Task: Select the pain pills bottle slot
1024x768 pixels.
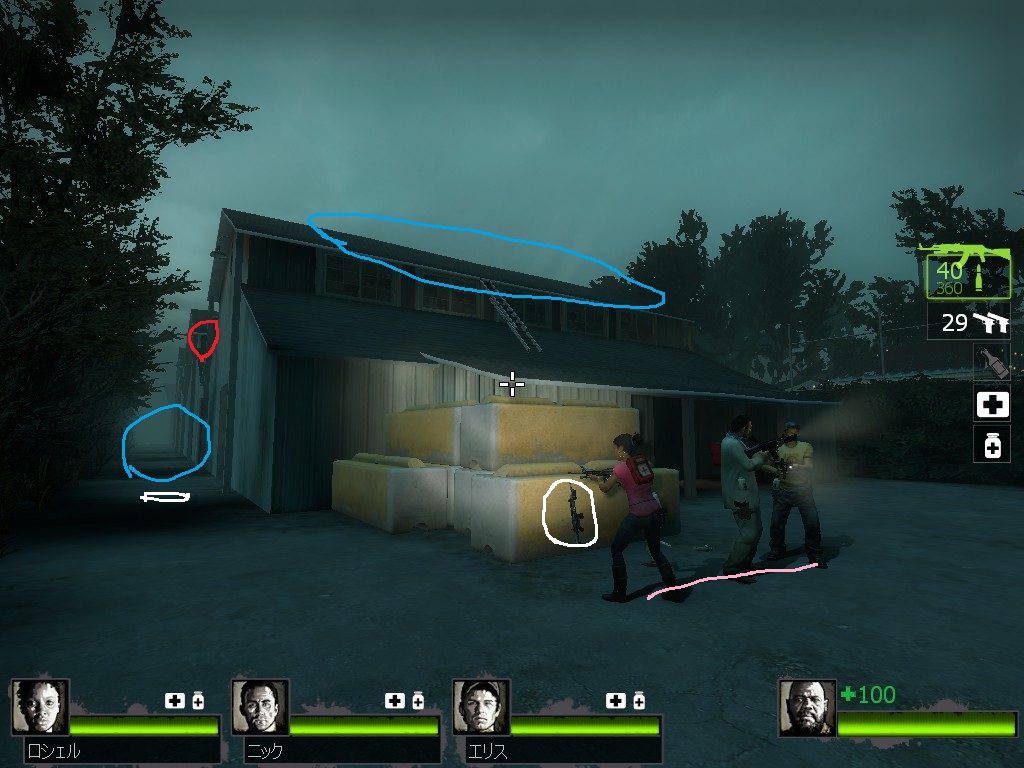Action: (x=991, y=445)
